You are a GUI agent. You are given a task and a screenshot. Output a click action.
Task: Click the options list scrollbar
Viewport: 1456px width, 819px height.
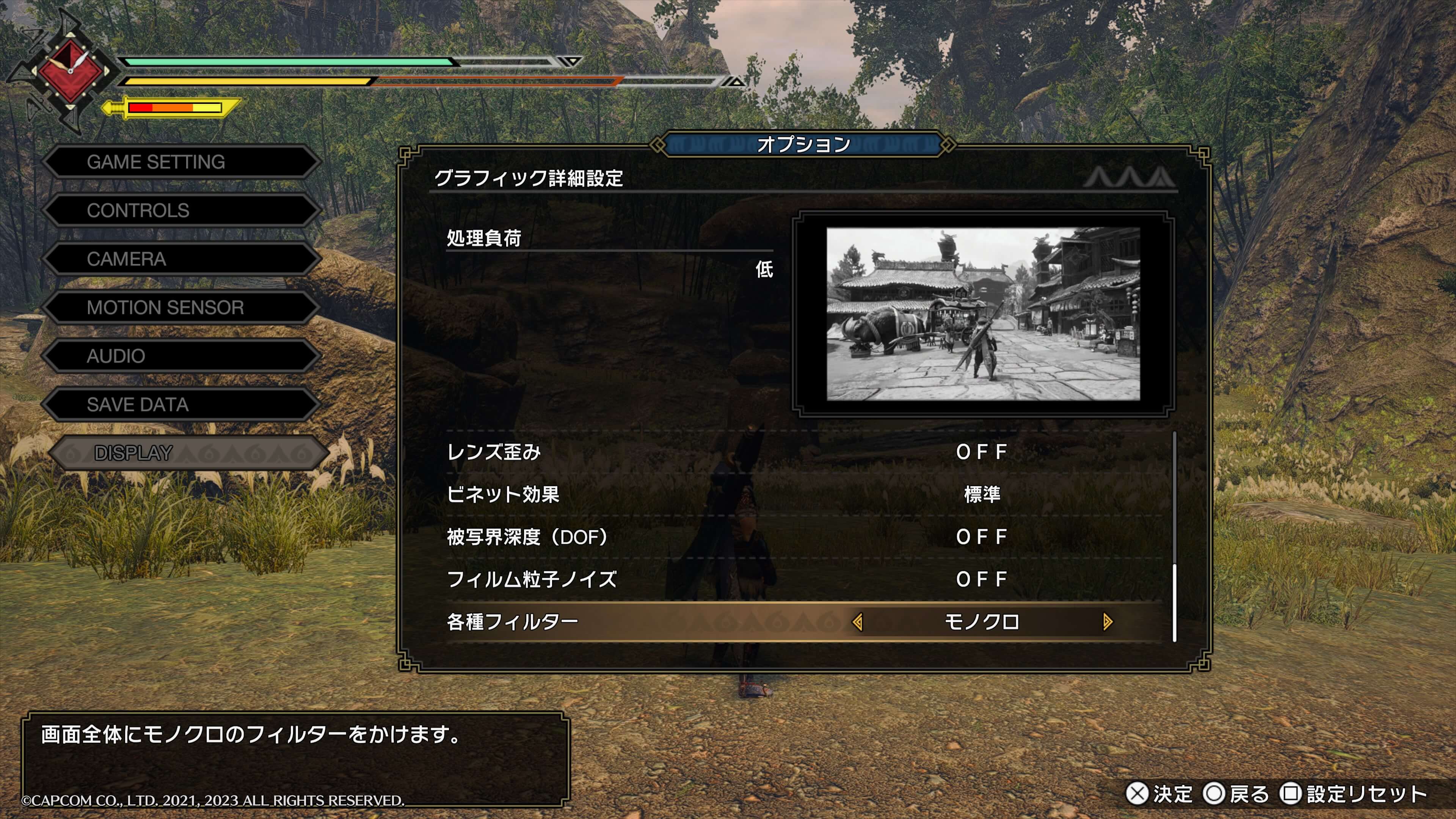[x=1175, y=602]
